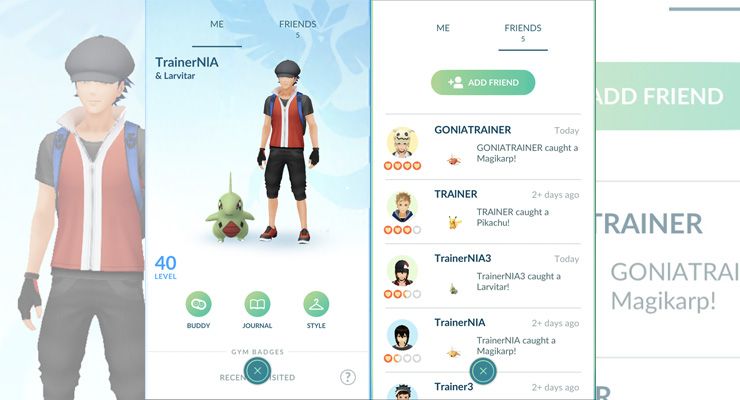Switch to ME tab on the friends list panel
This screenshot has width=740, height=400.
[x=443, y=28]
